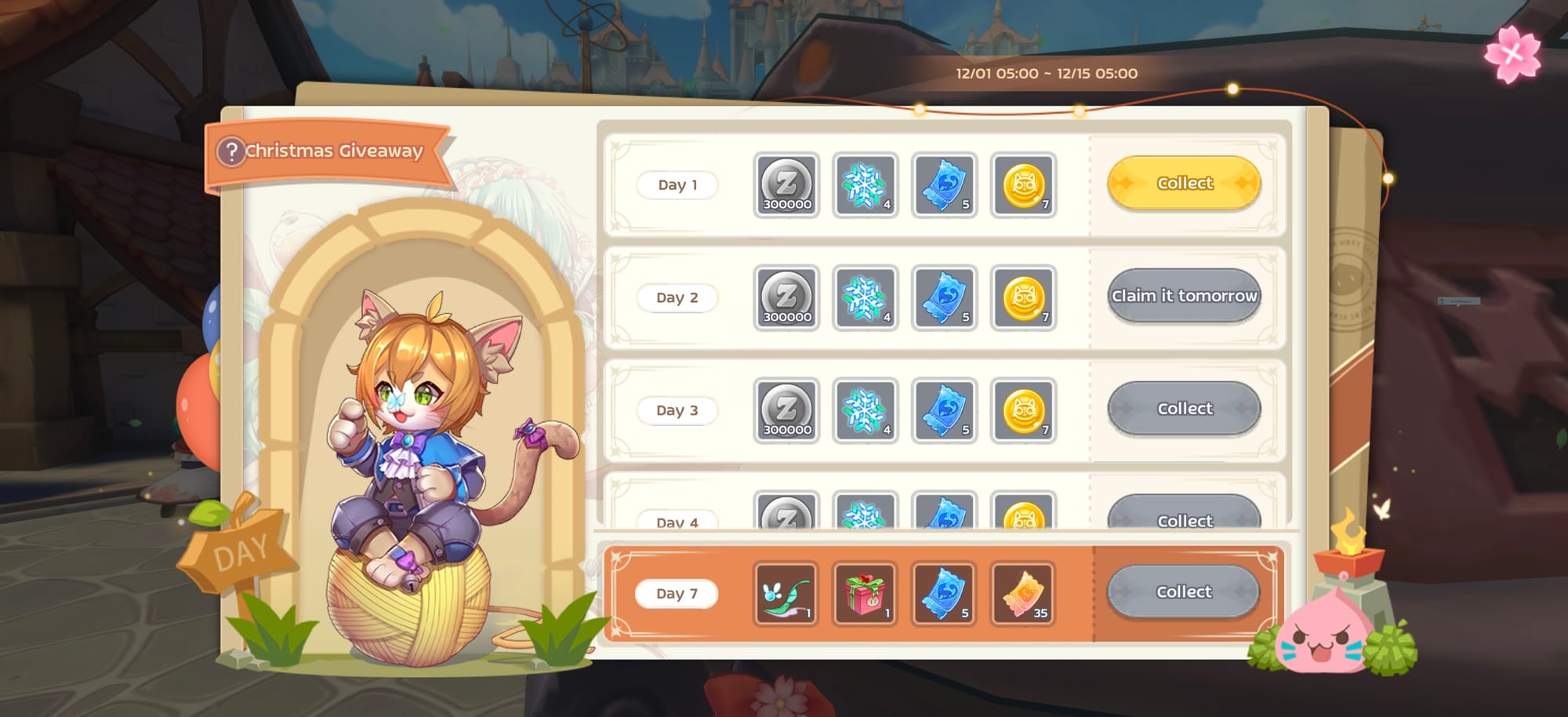Select the Day 7 red gift box reward
Screen dimensions: 1568x717
pos(864,594)
